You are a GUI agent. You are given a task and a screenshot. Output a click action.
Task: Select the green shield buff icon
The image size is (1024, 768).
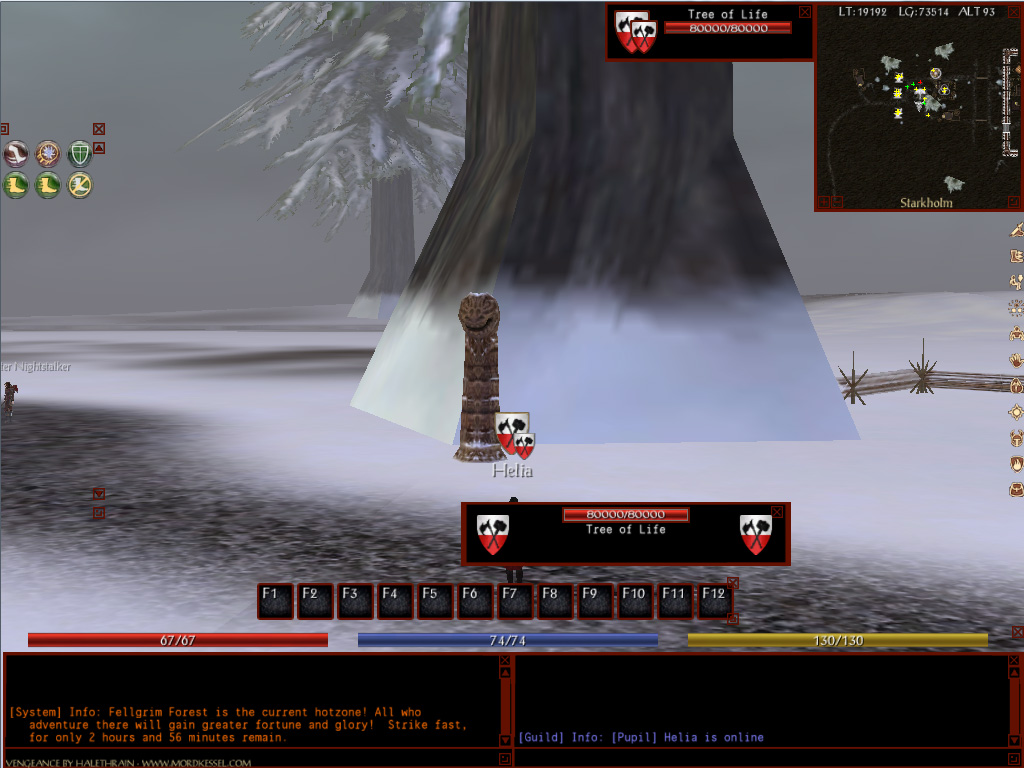pos(79,153)
